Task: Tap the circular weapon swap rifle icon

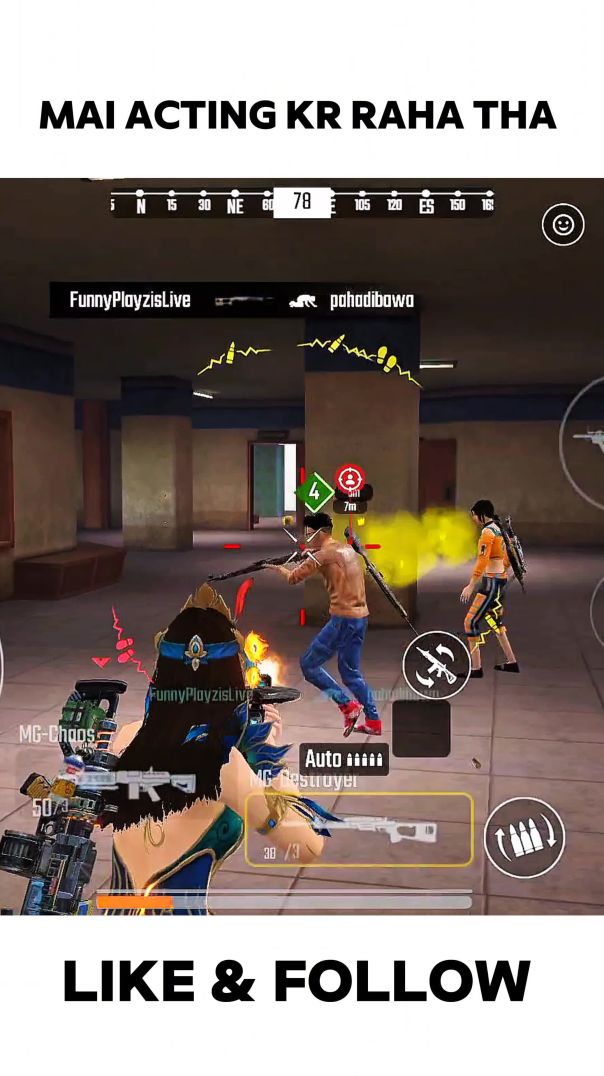Action: pos(437,664)
